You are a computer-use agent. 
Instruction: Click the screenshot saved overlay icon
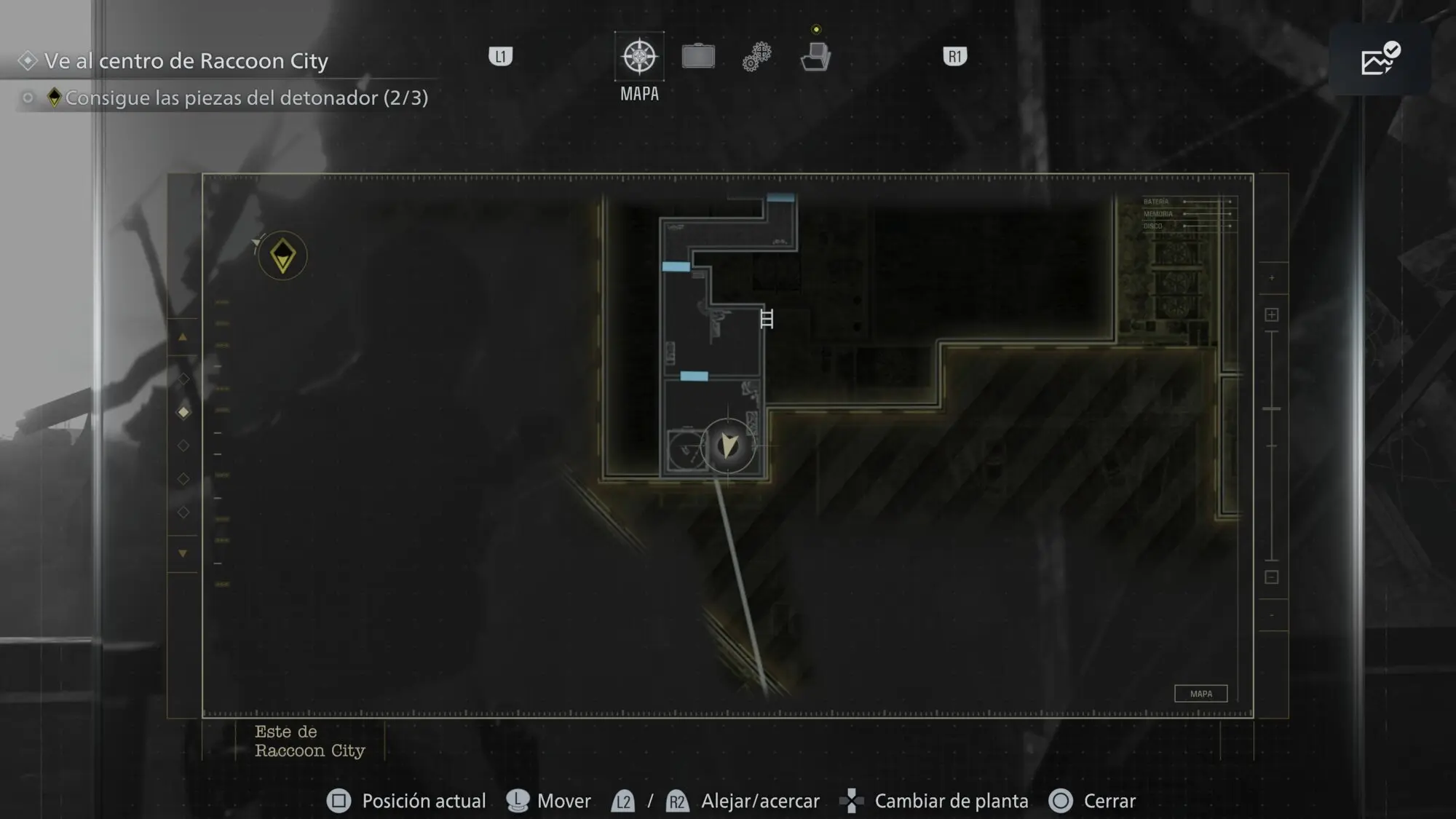pos(1380,59)
